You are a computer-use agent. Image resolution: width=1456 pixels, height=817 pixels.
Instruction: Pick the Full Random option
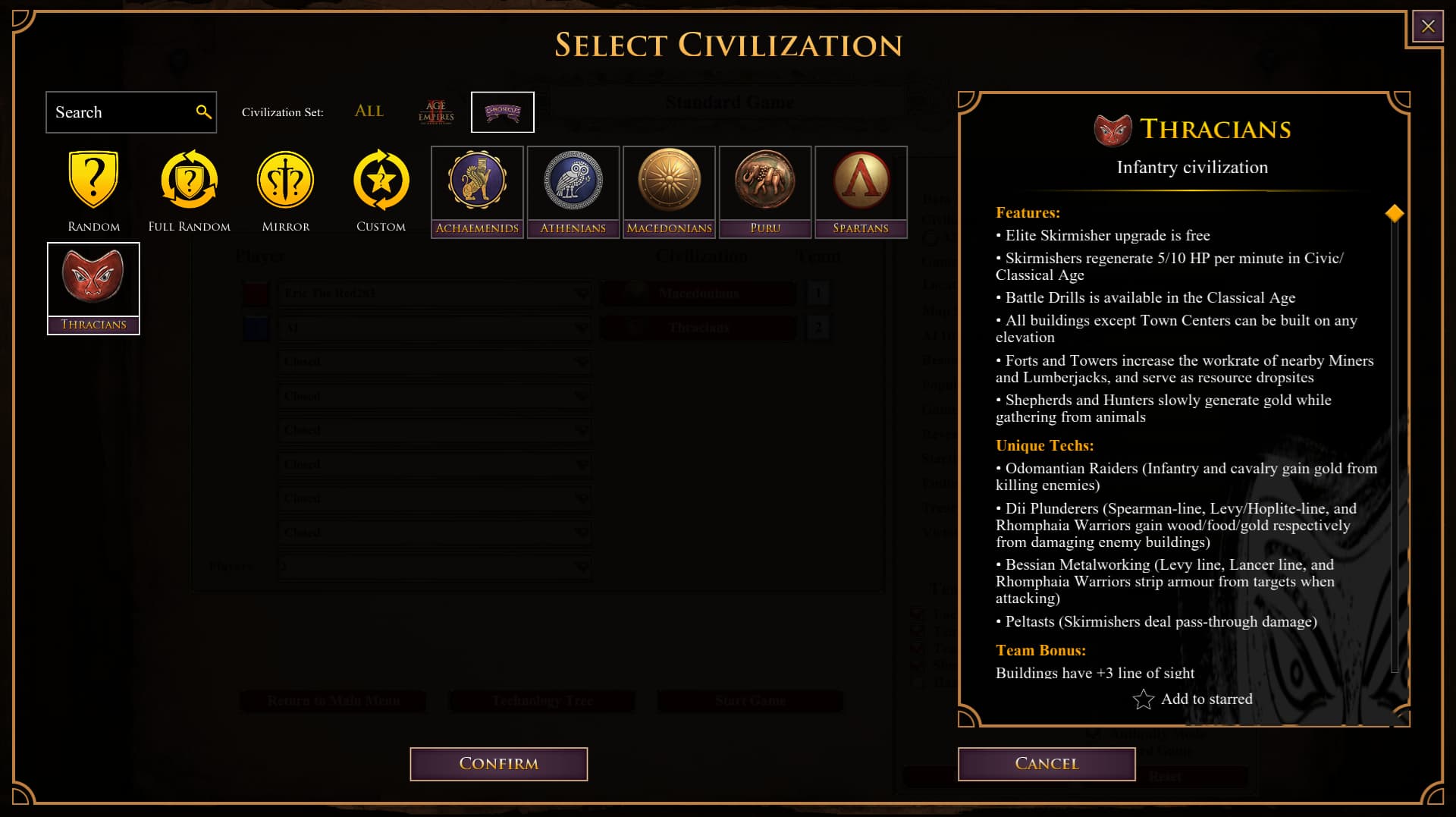189,190
